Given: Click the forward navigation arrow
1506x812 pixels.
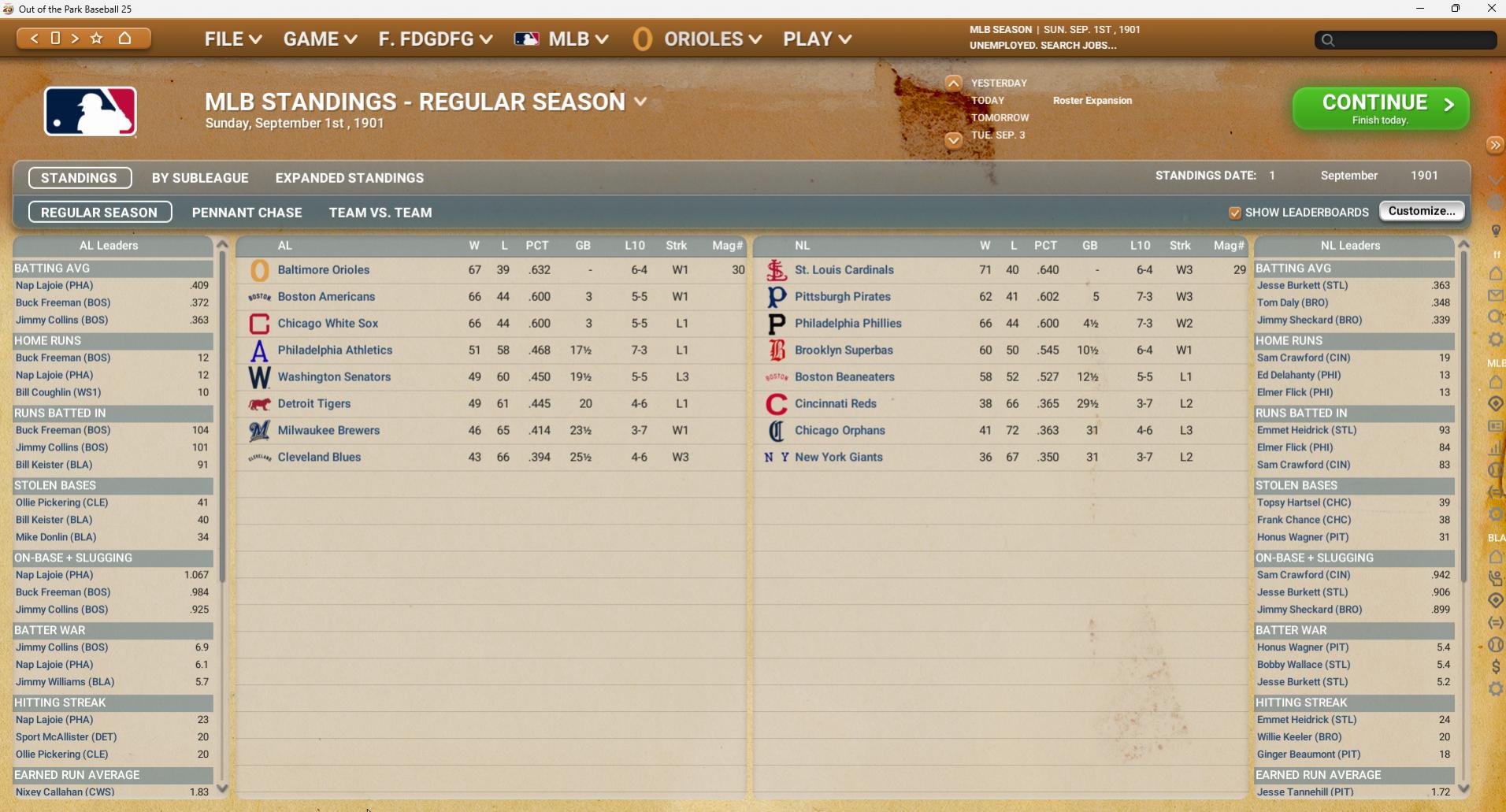Looking at the screenshot, I should coord(76,38).
